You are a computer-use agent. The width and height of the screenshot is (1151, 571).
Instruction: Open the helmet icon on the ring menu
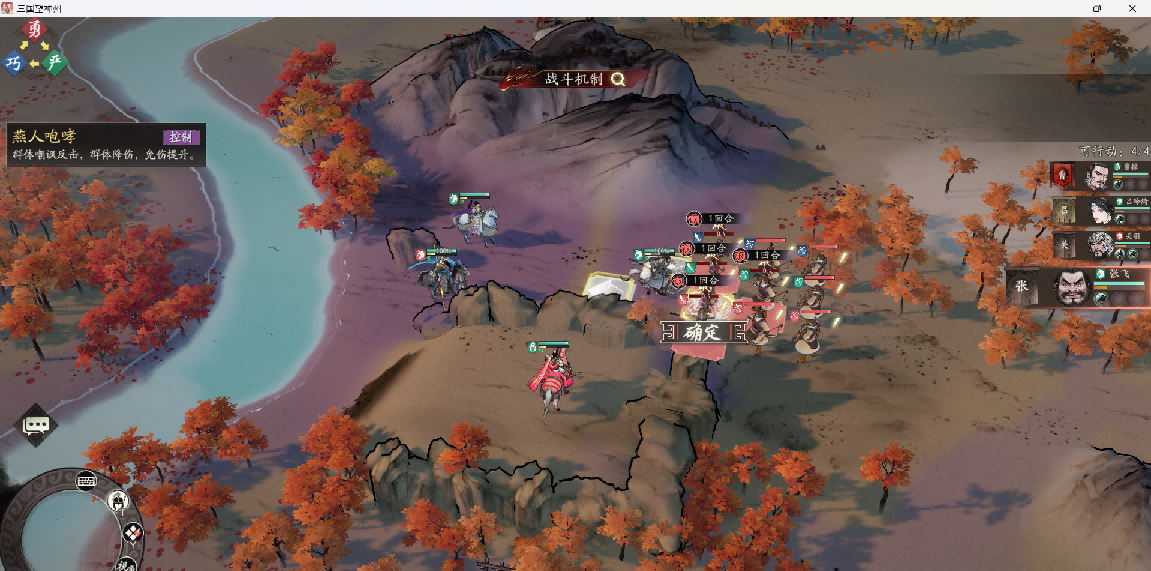tap(118, 499)
